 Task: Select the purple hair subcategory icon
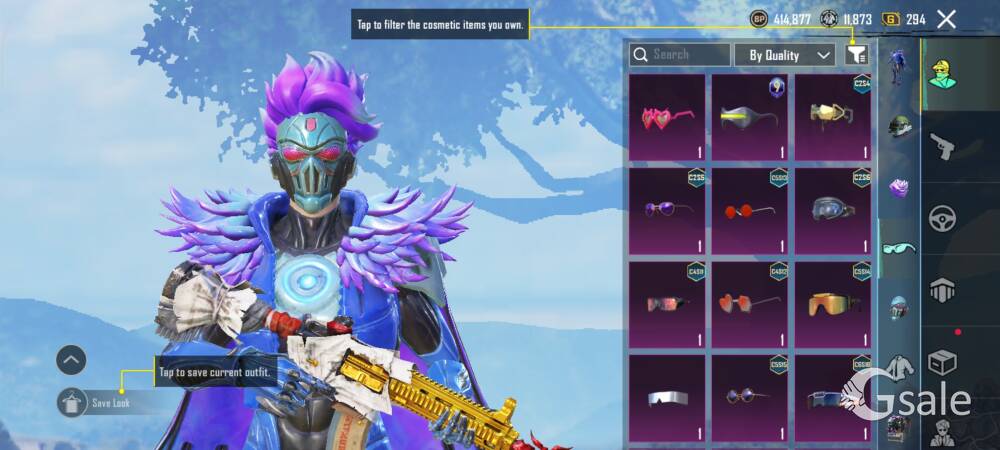pos(899,187)
